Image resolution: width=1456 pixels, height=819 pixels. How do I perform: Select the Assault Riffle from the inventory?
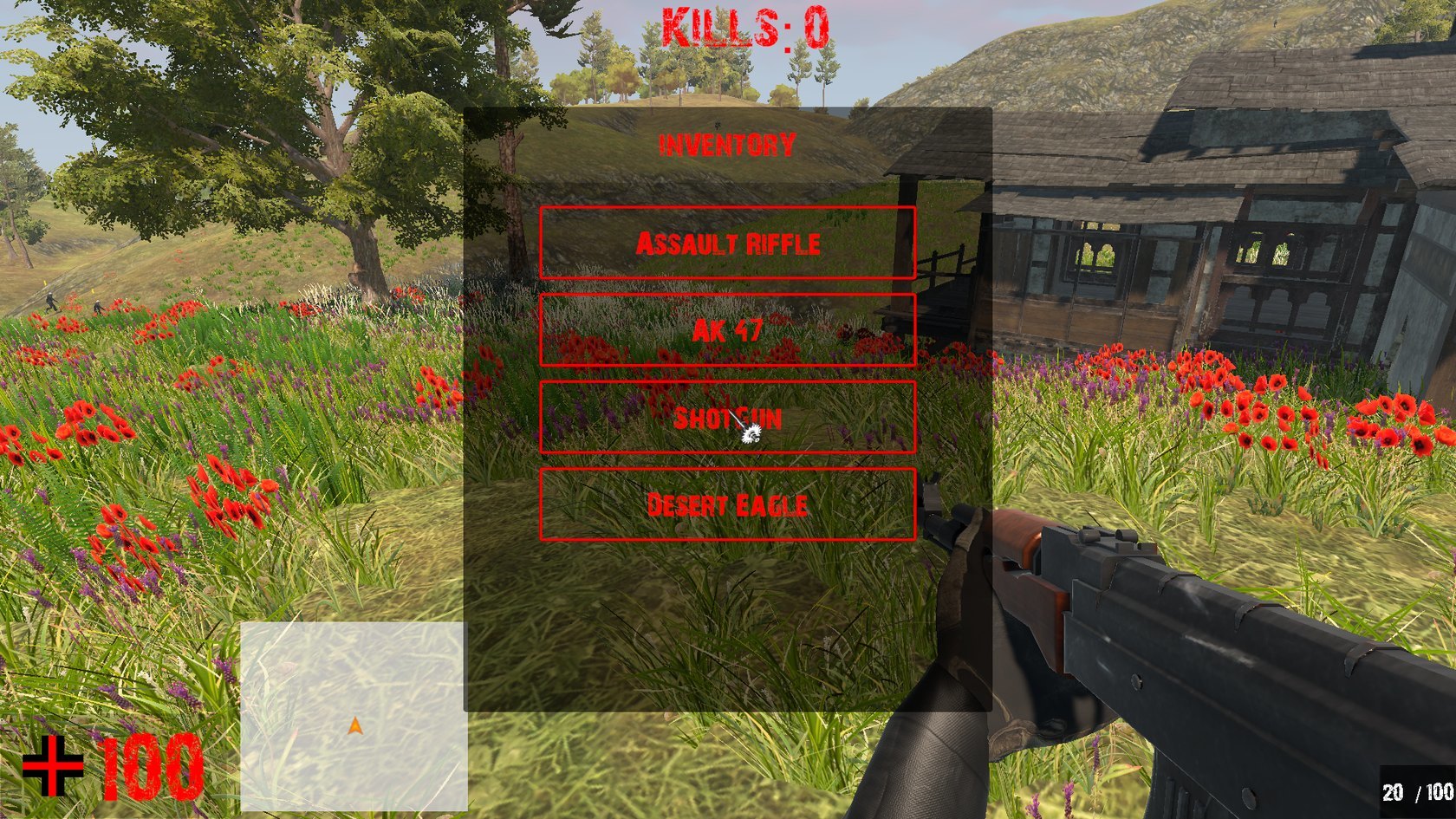point(728,244)
